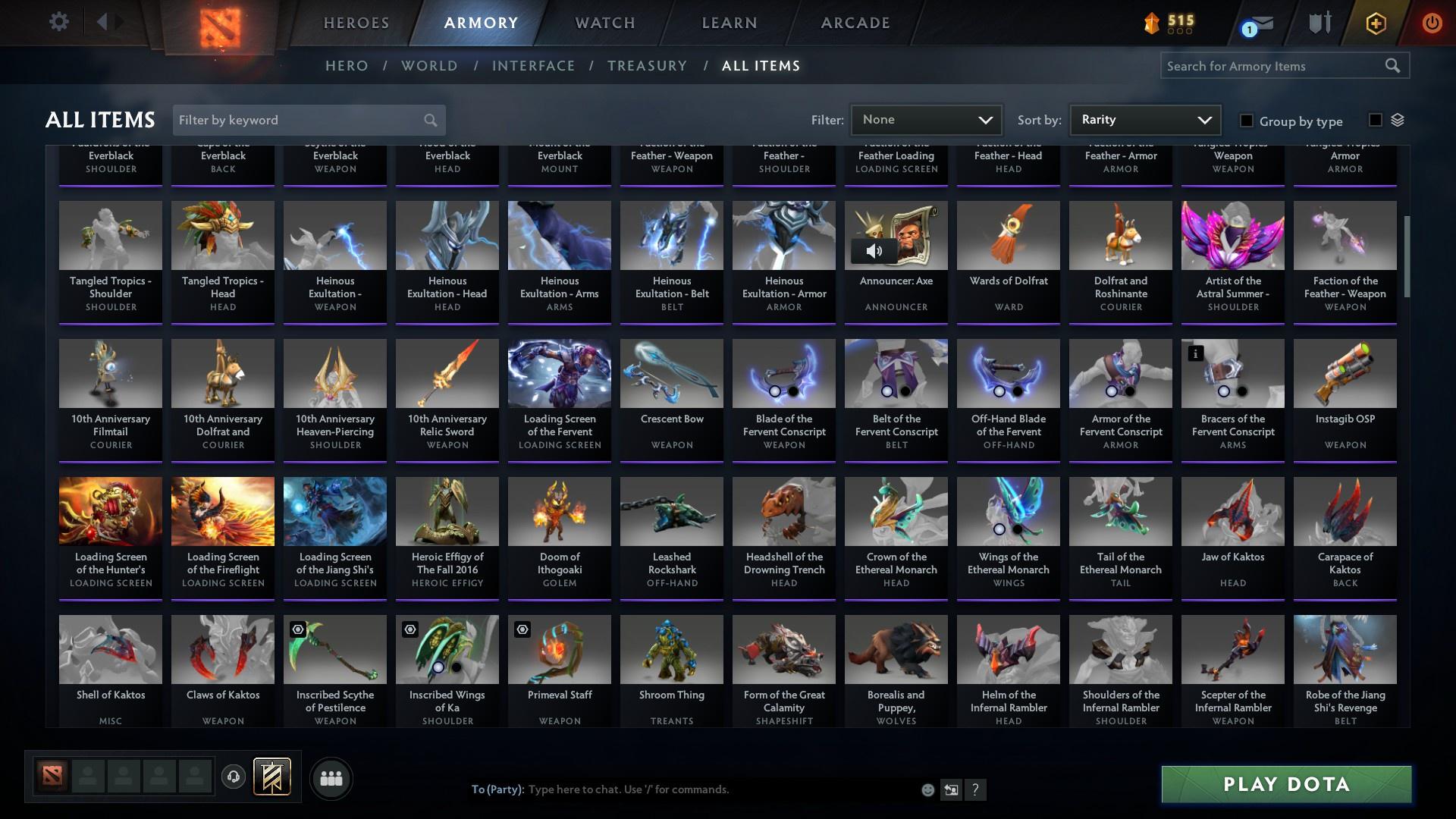The width and height of the screenshot is (1456, 819).
Task: Unmute the Announcer: Axe preview speaker
Action: pos(876,249)
